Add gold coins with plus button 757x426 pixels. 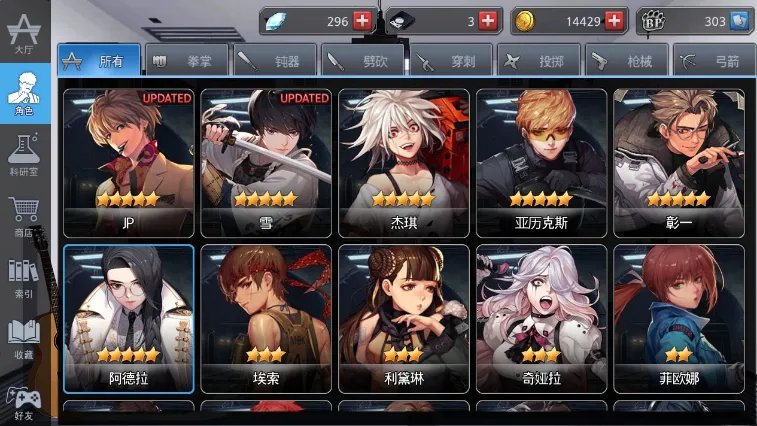[x=614, y=20]
